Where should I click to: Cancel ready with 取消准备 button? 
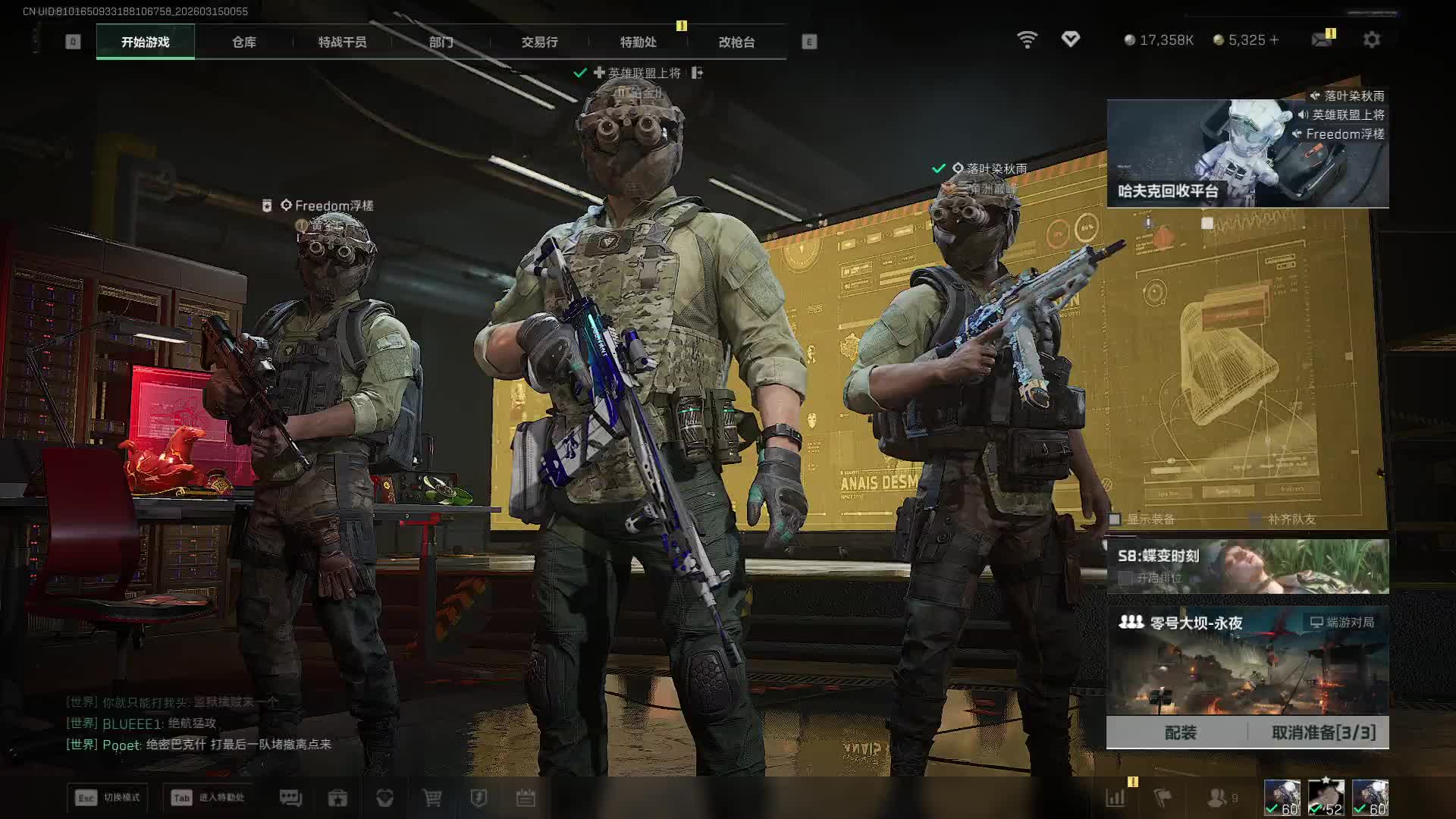click(1323, 733)
